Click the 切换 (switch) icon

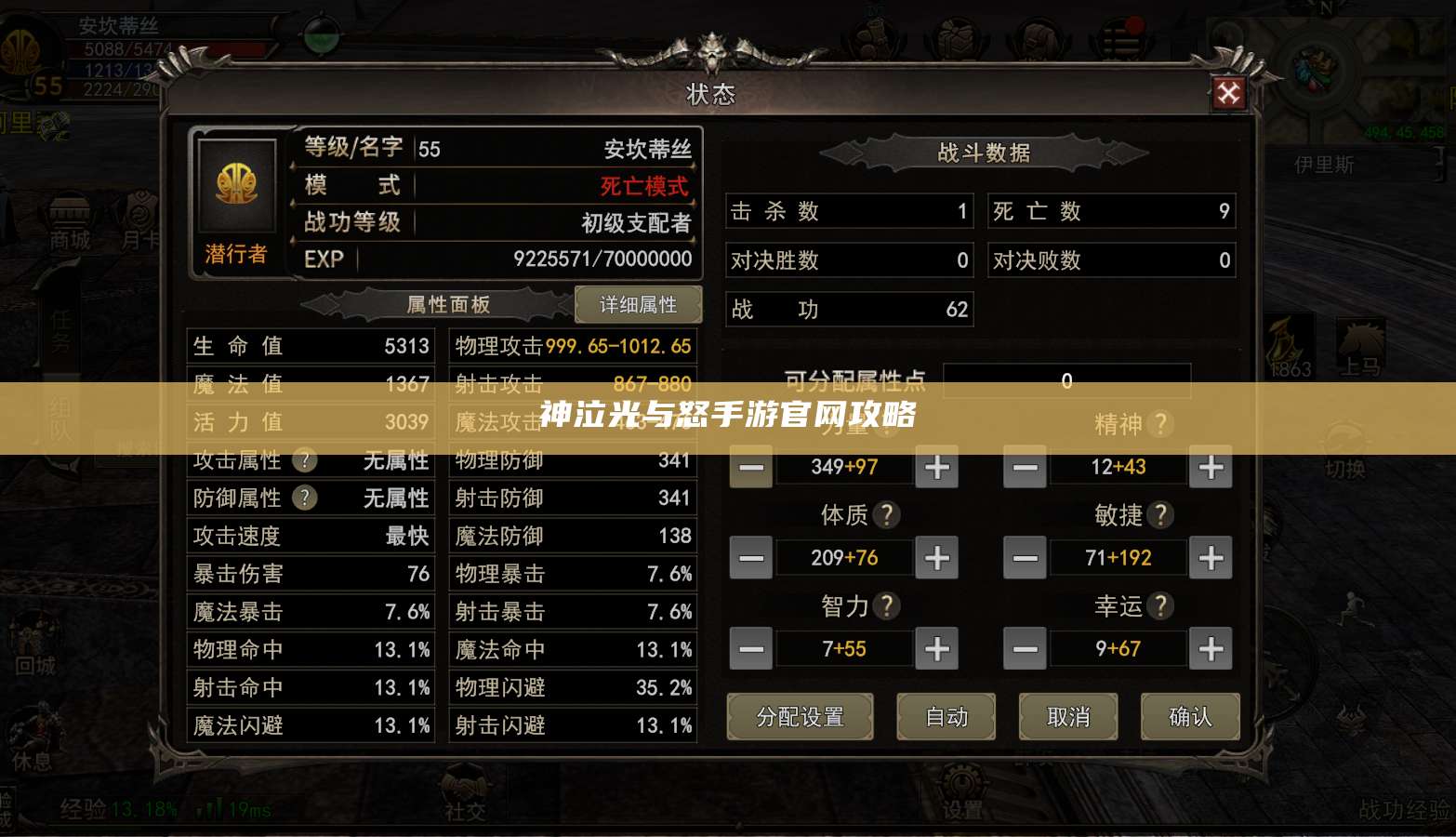1345,434
